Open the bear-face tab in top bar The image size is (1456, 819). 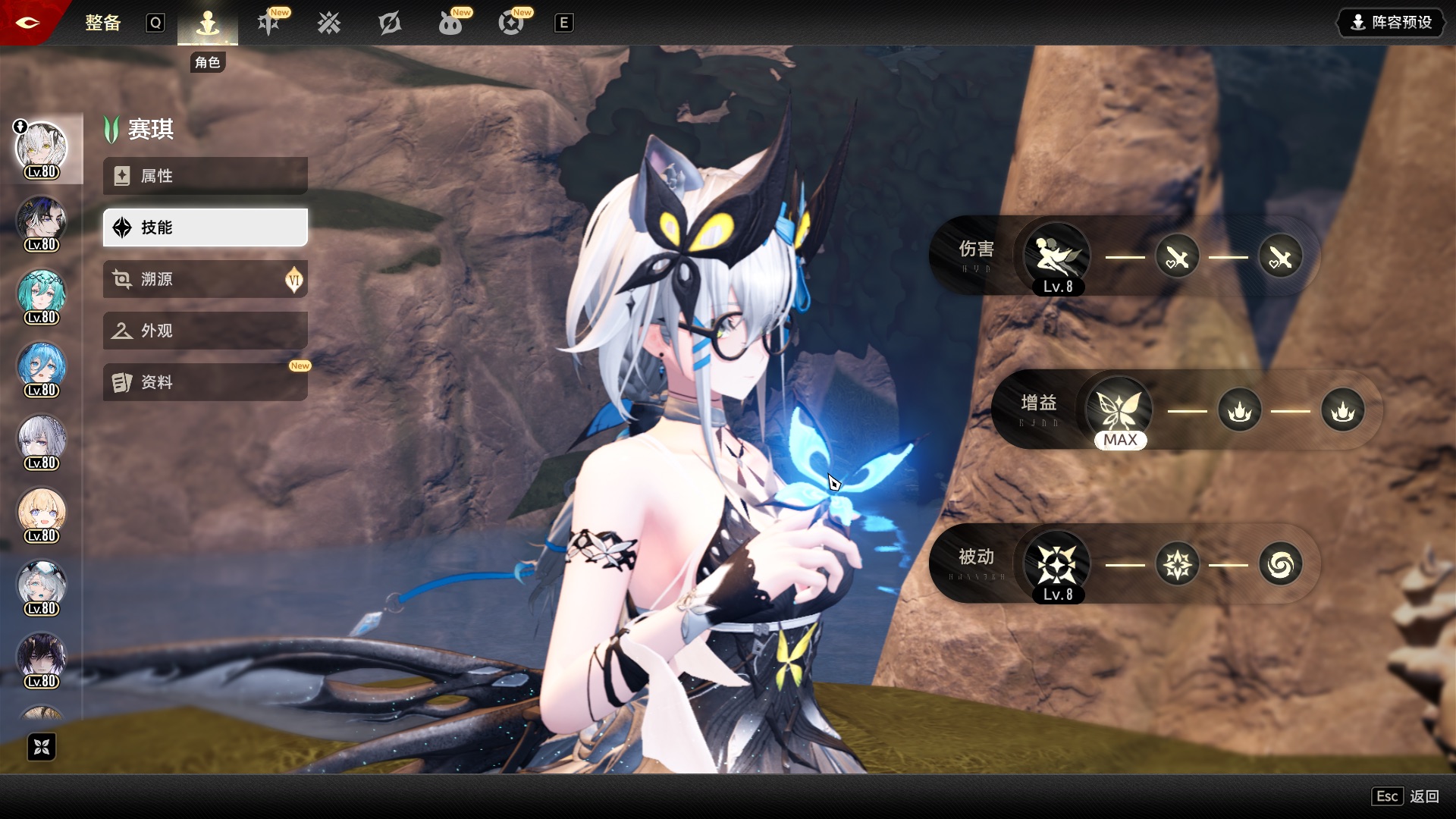click(x=450, y=24)
